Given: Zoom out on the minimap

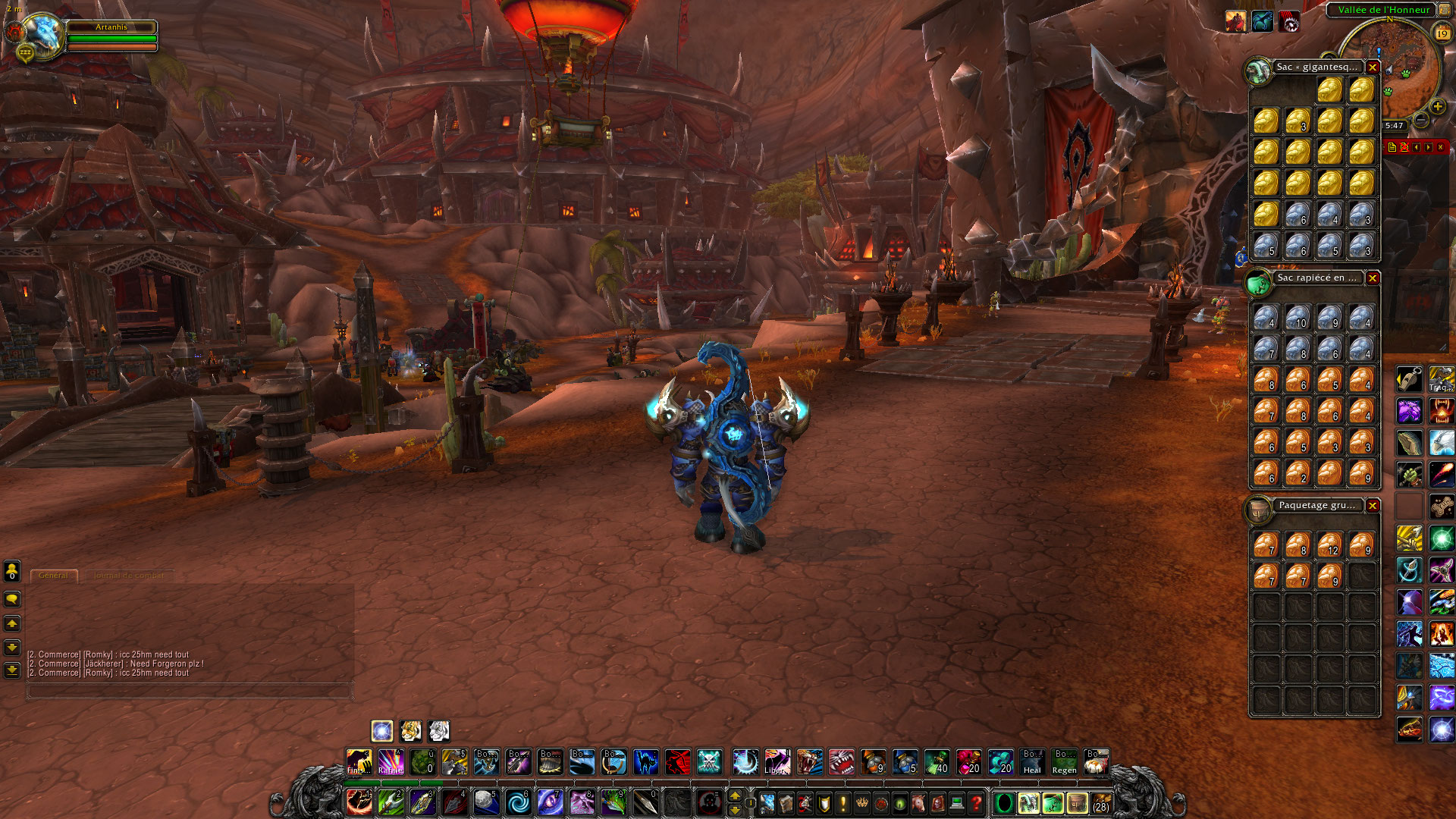Looking at the screenshot, I should pos(1422,120).
